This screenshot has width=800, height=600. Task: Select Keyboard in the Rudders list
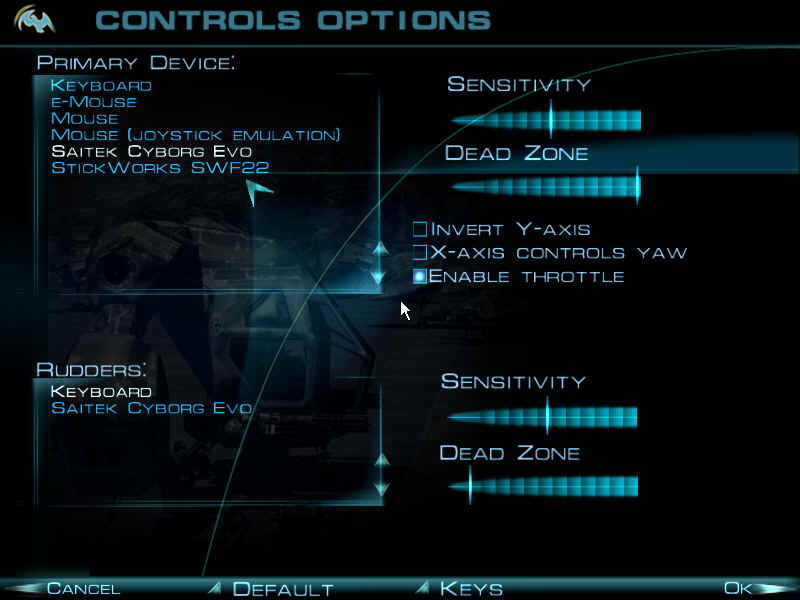tap(101, 392)
